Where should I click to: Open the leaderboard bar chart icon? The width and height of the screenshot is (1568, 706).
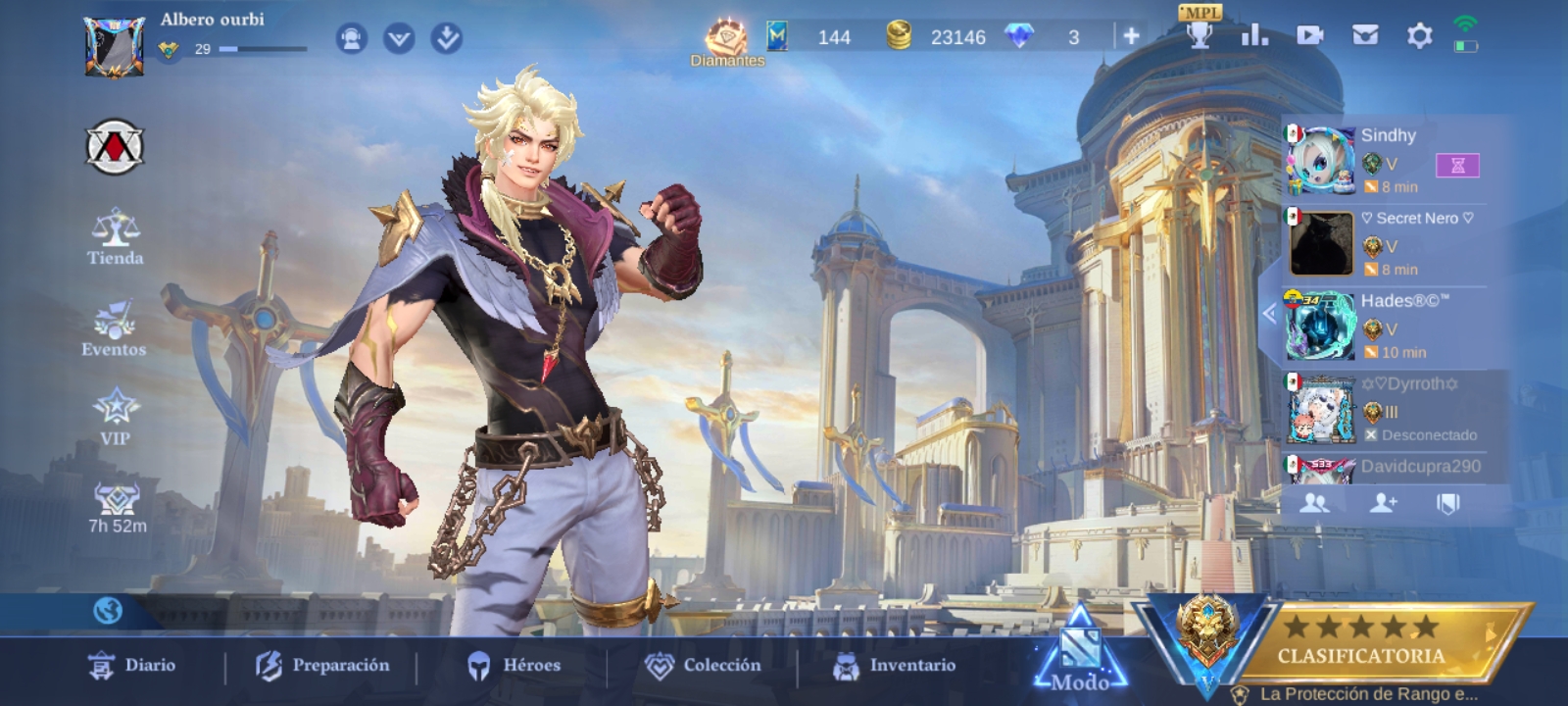tap(1254, 36)
